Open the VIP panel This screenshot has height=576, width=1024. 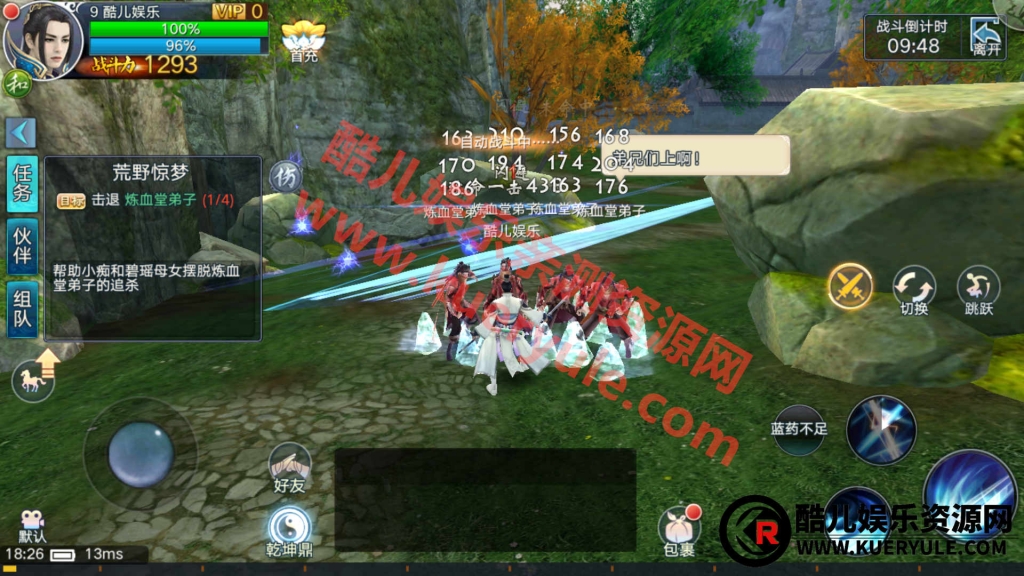240,11
